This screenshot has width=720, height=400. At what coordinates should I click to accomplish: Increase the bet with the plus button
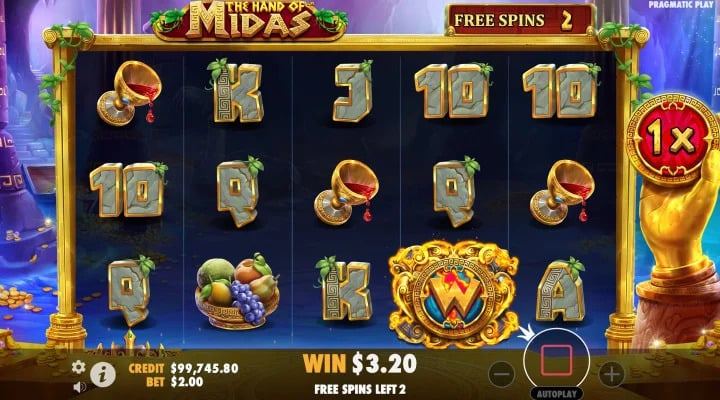[610, 374]
